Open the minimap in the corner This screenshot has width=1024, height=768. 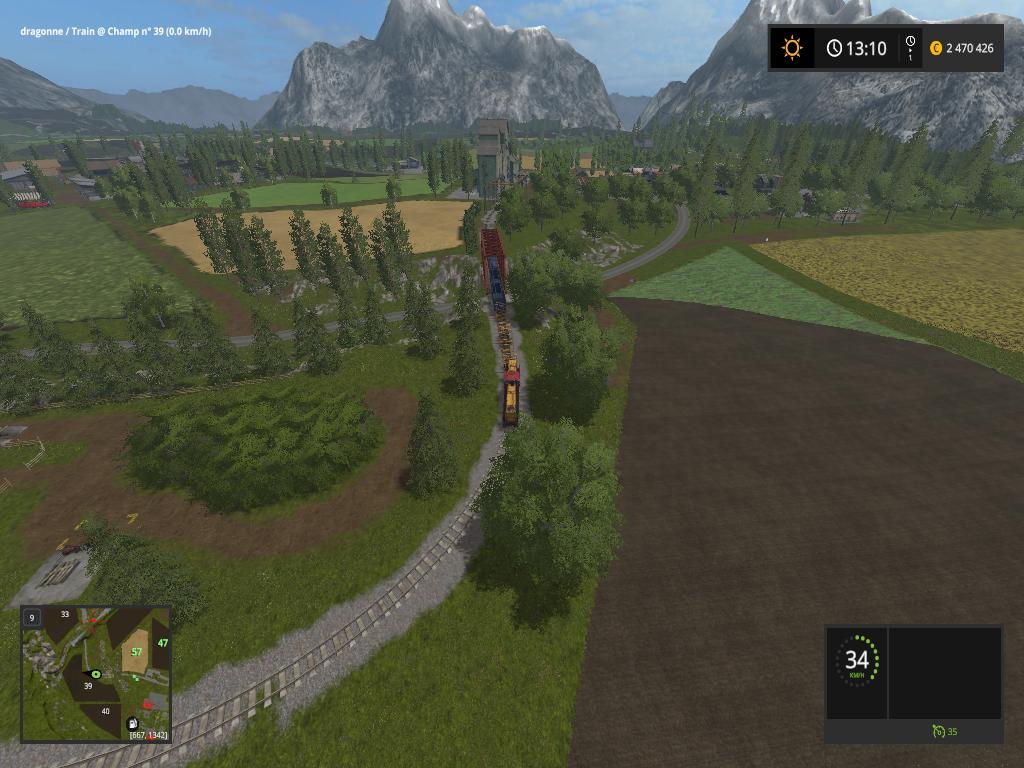click(95, 674)
